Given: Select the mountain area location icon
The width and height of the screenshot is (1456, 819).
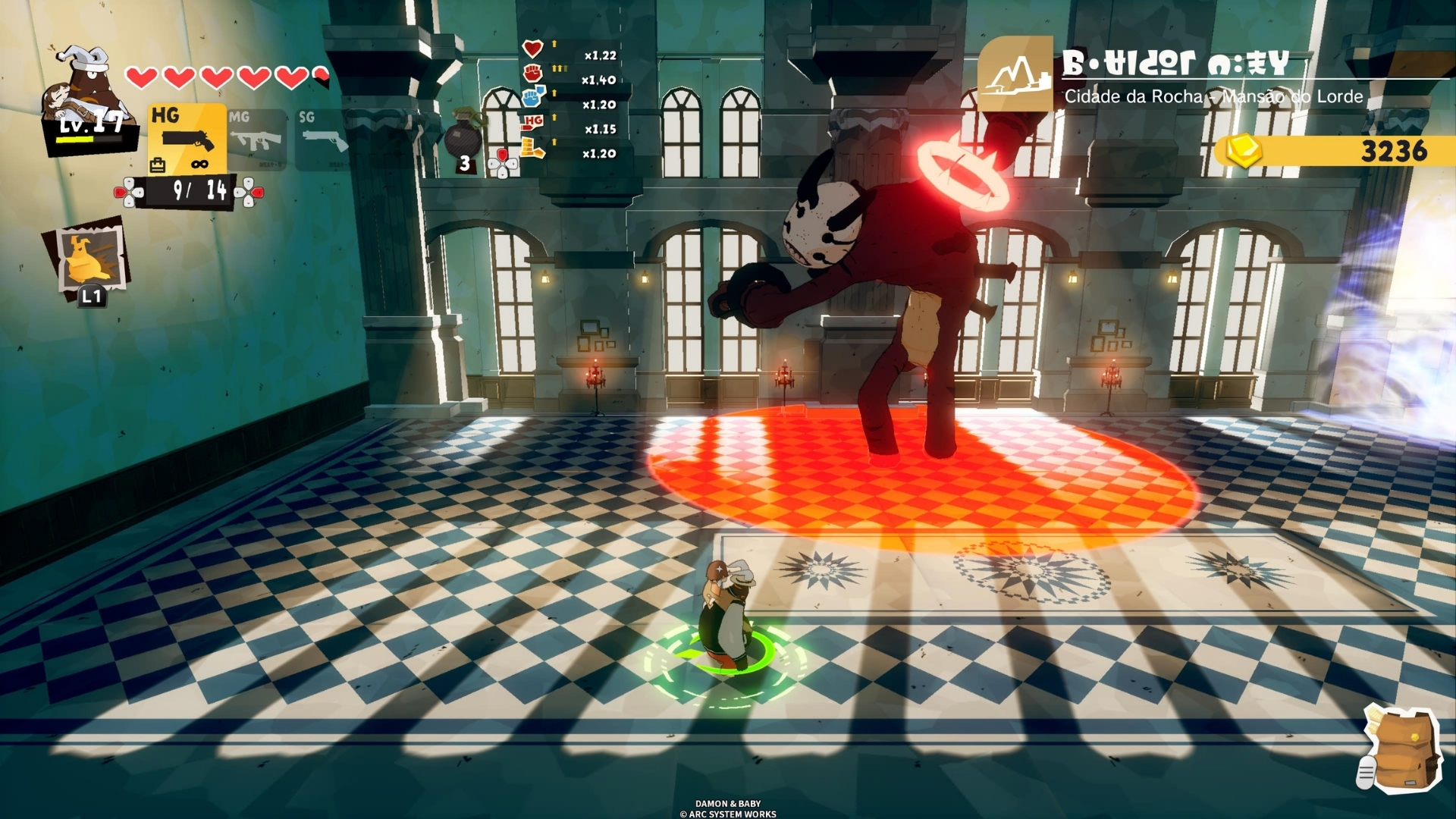Looking at the screenshot, I should click(1015, 74).
